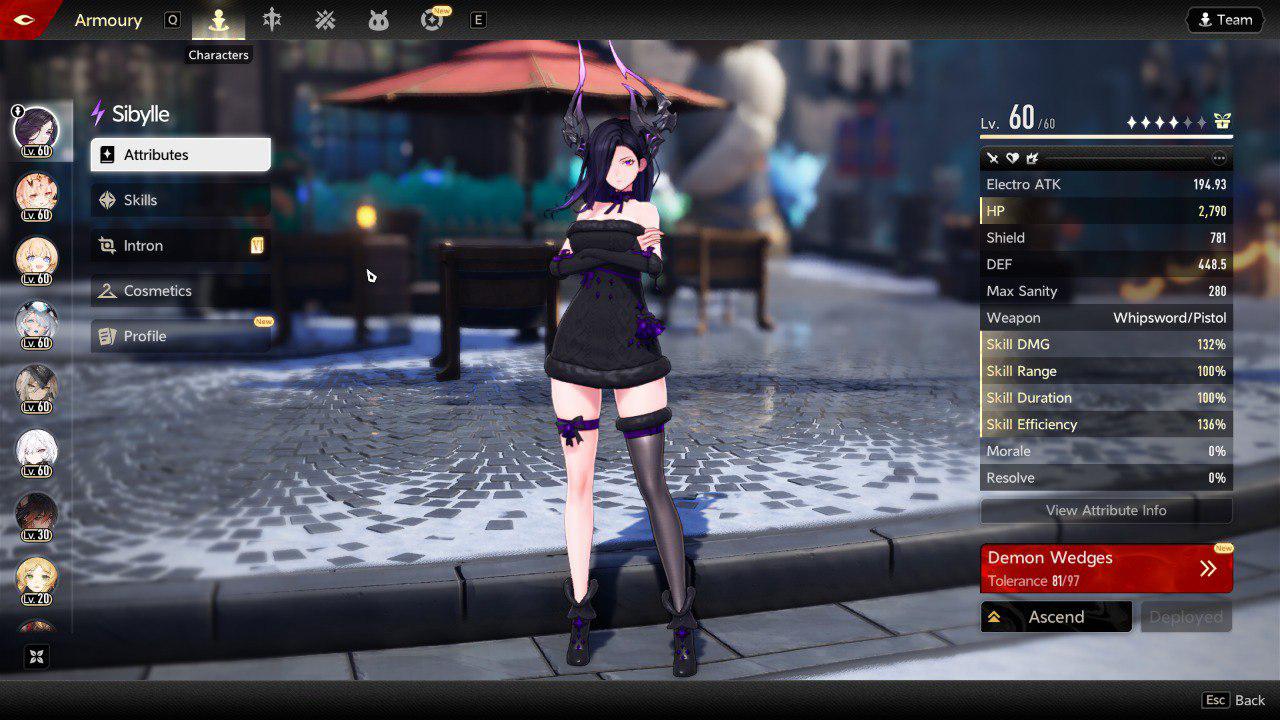Image resolution: width=1280 pixels, height=720 pixels.
Task: Select the white-haired character portrait
Action: point(36,452)
